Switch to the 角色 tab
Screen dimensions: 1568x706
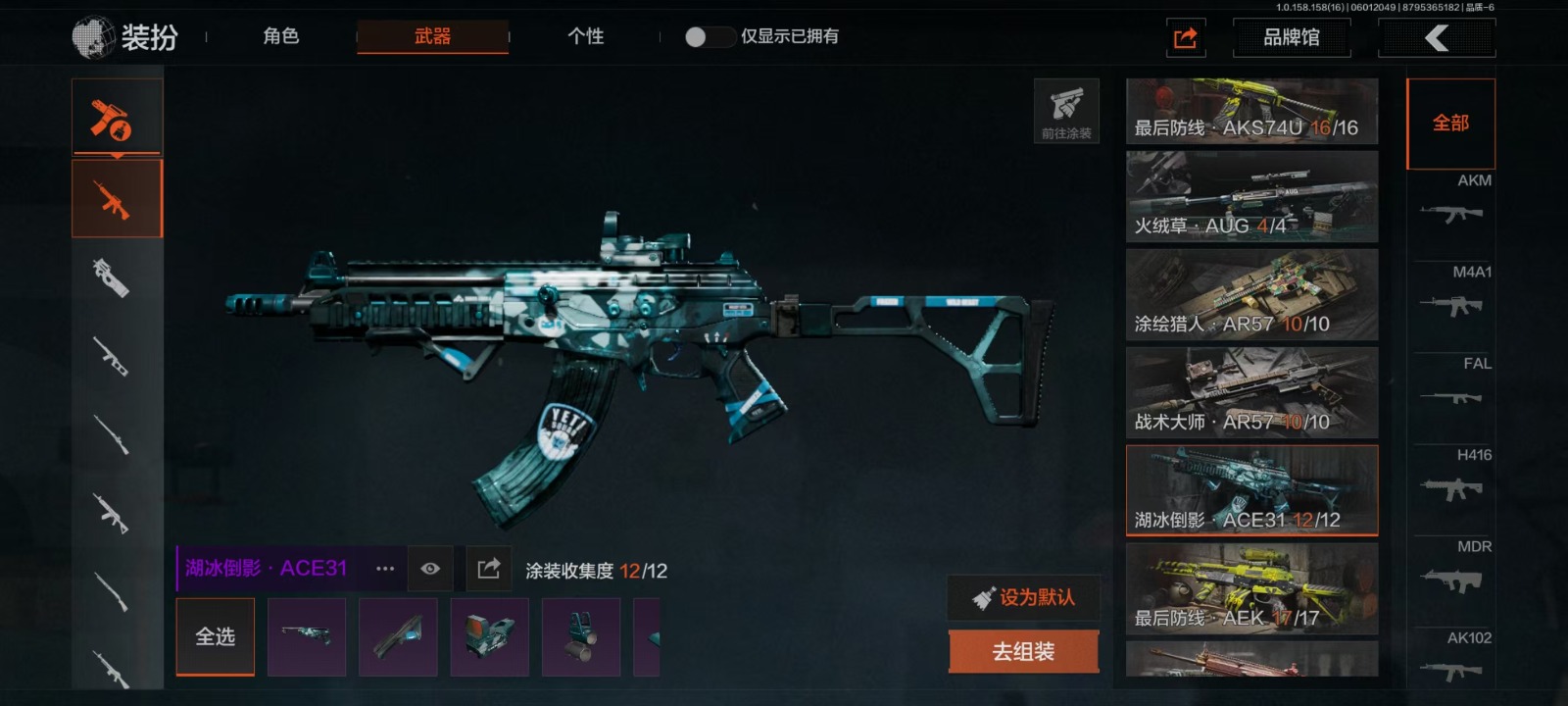281,36
